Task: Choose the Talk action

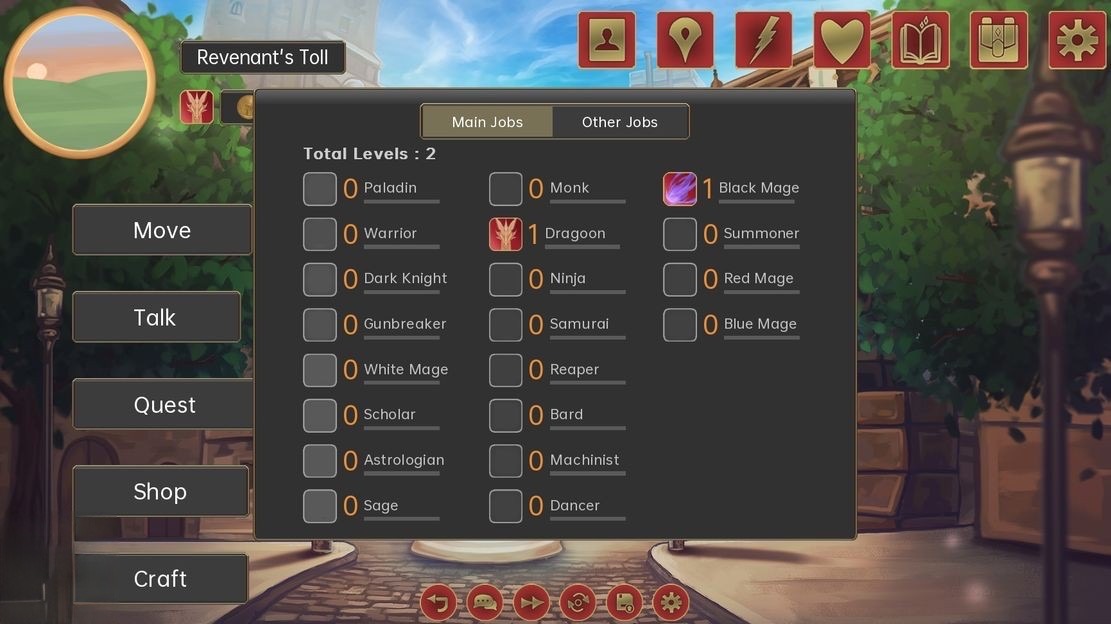Action: pos(155,317)
